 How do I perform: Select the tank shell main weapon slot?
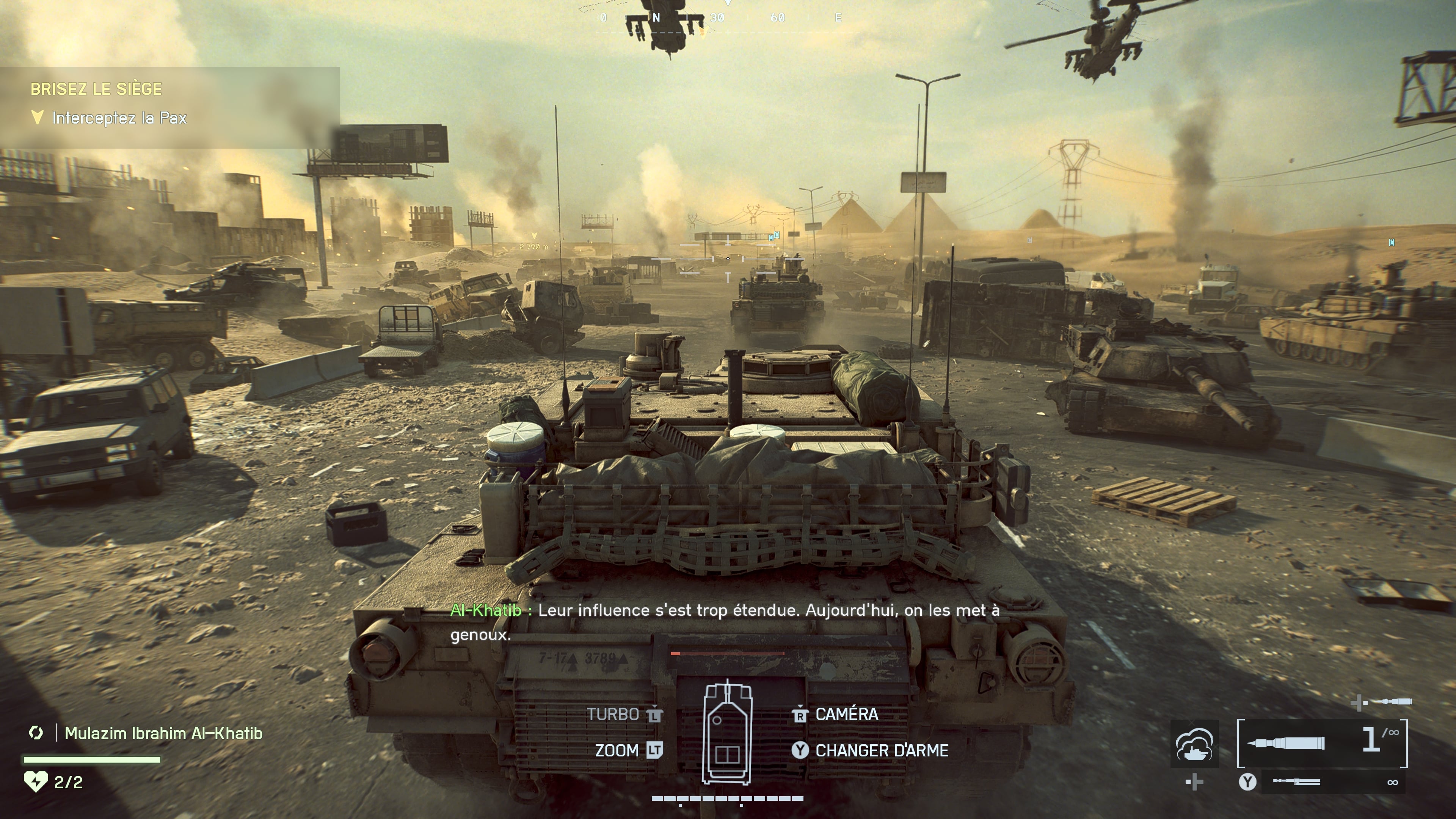click(1321, 743)
